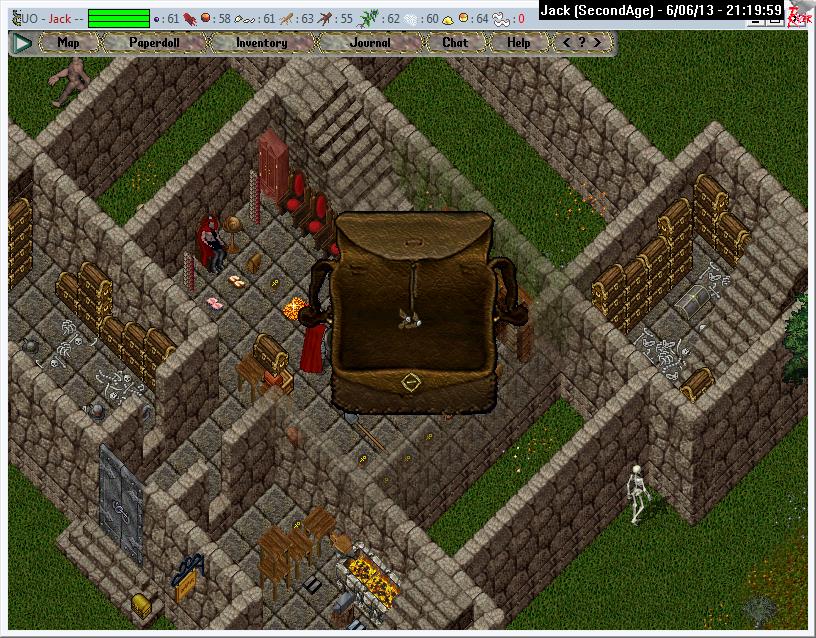The image size is (816, 638).
Task: Click the "< ? >" menu bar button
Action: pos(583,43)
